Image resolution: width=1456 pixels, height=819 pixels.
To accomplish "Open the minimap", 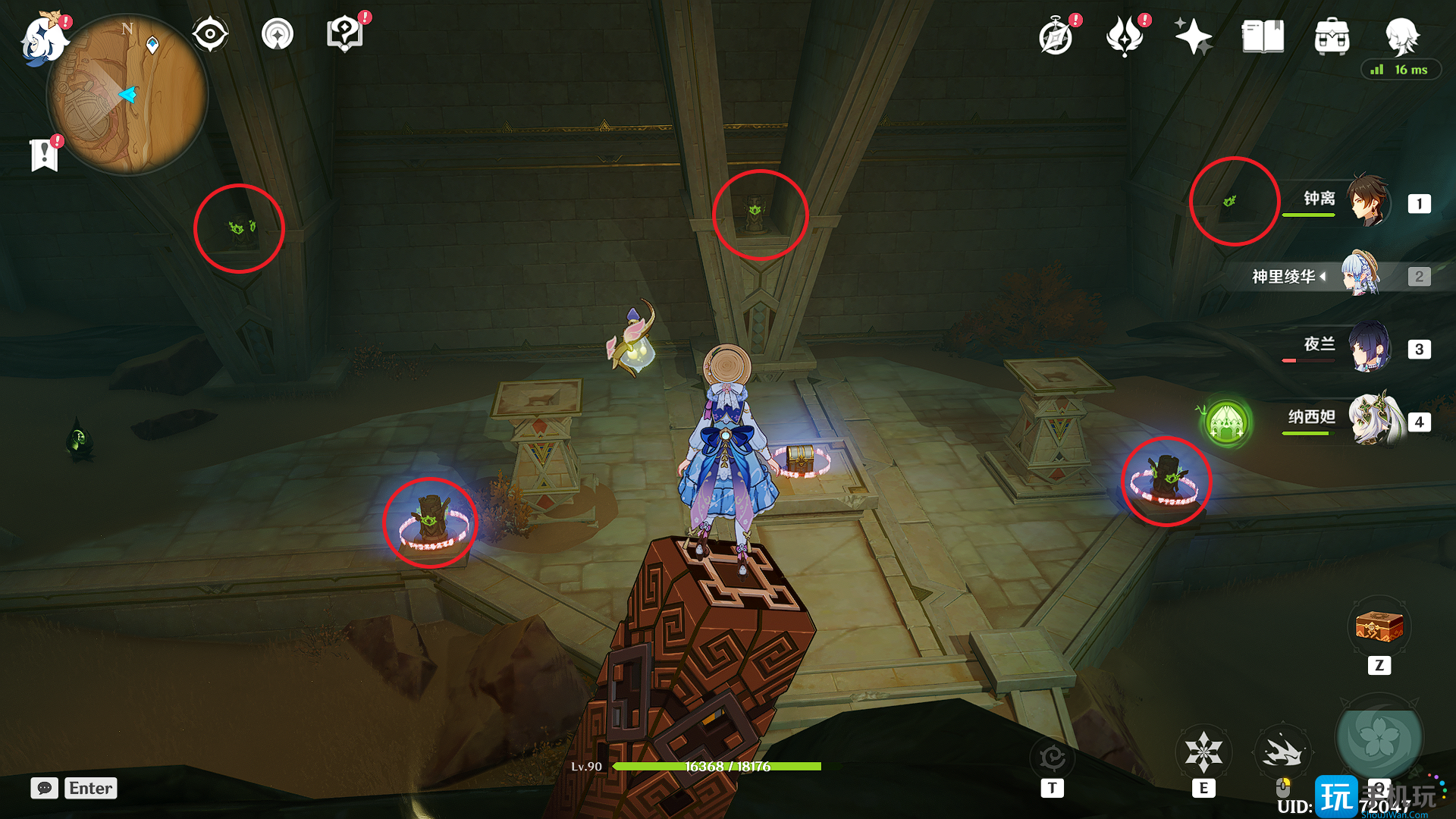I will point(127,95).
